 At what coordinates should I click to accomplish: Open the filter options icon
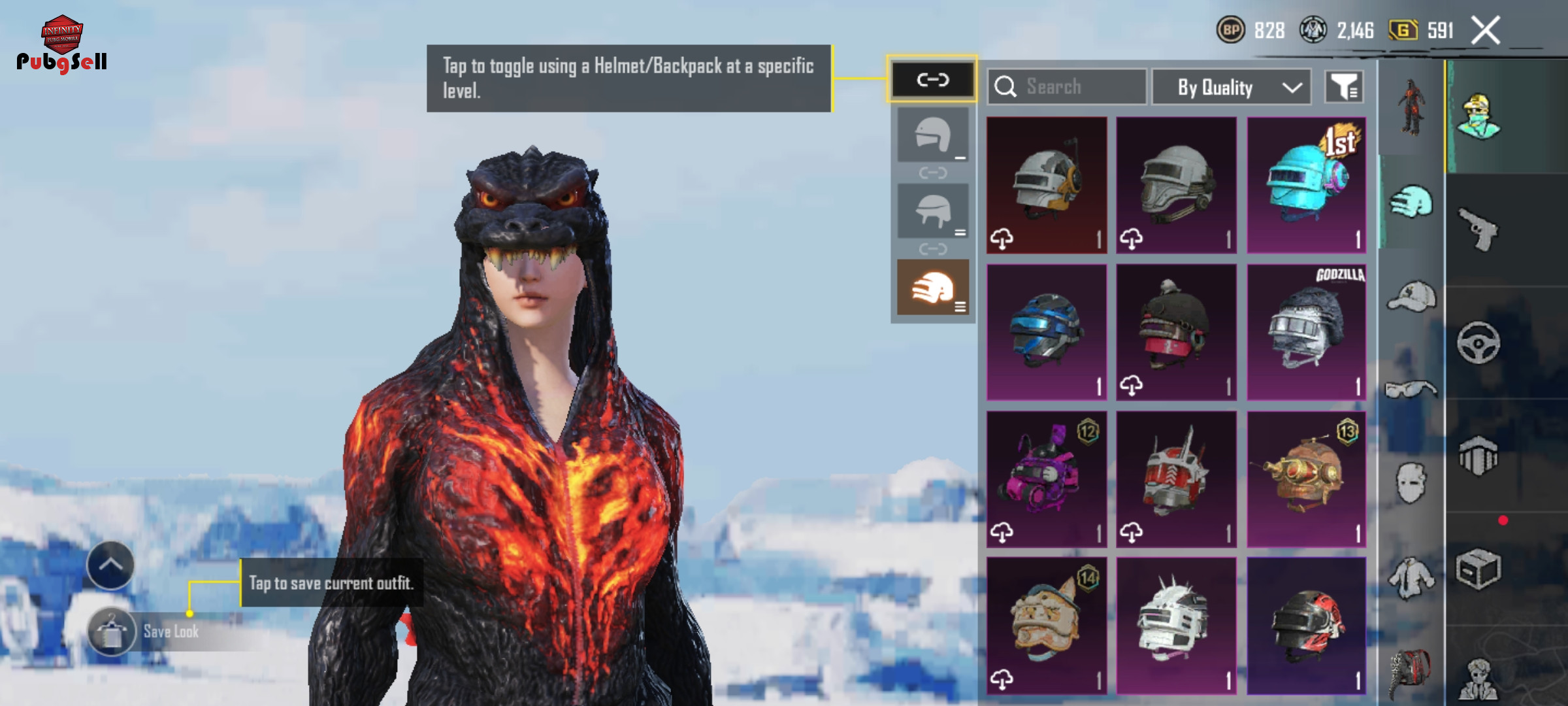(1344, 87)
